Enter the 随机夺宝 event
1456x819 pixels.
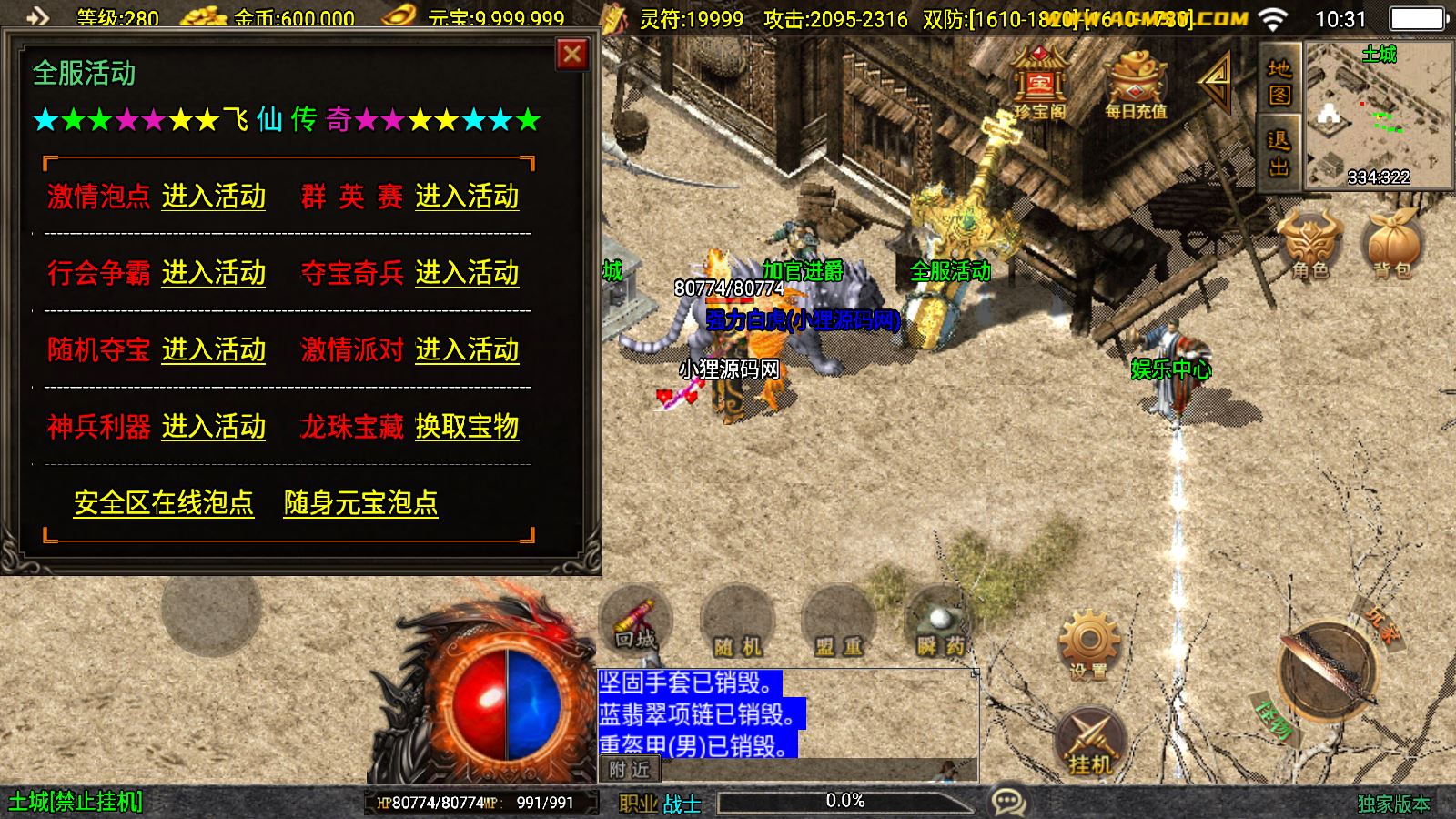coord(214,350)
